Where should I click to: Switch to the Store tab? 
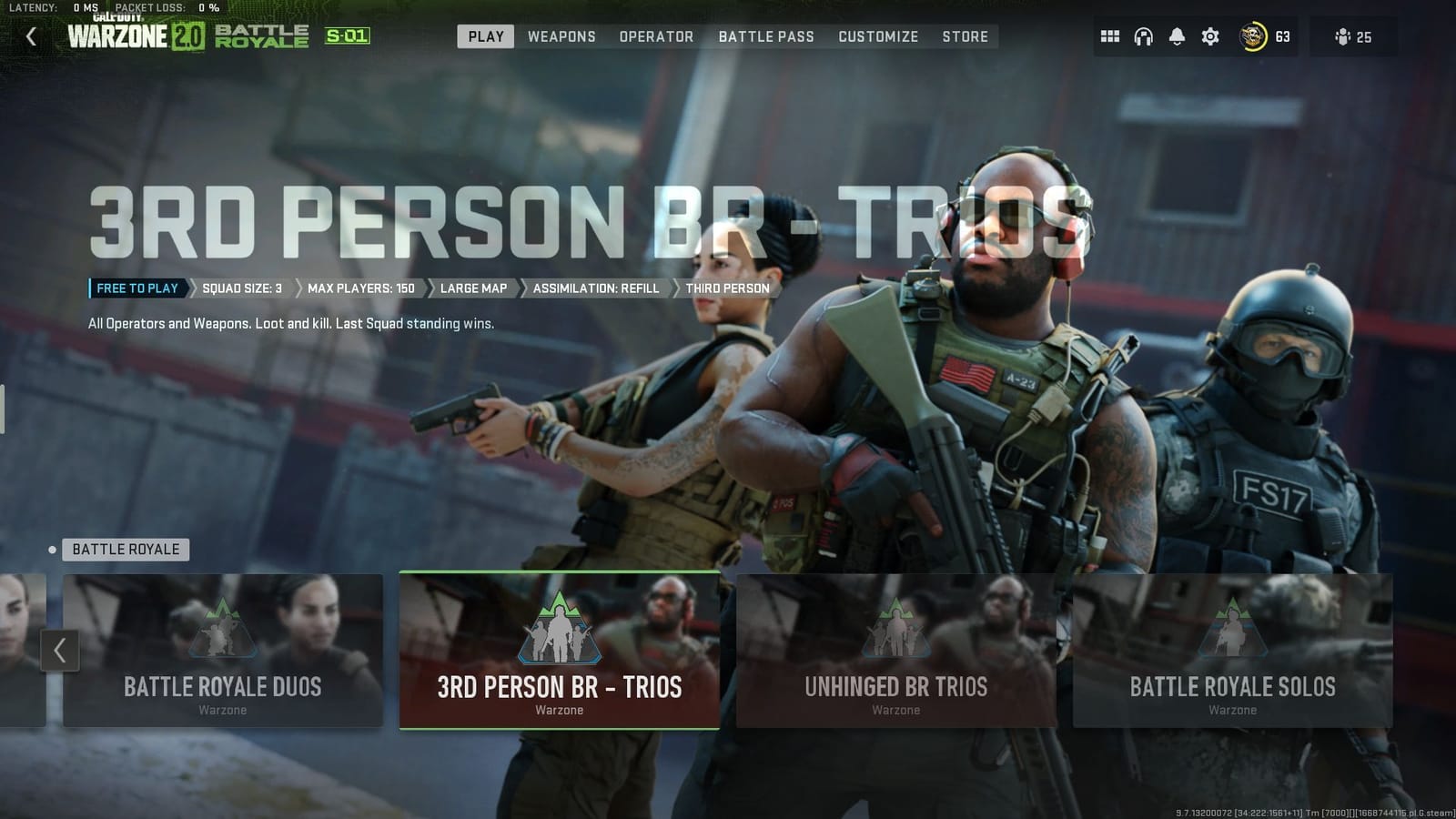click(x=966, y=36)
